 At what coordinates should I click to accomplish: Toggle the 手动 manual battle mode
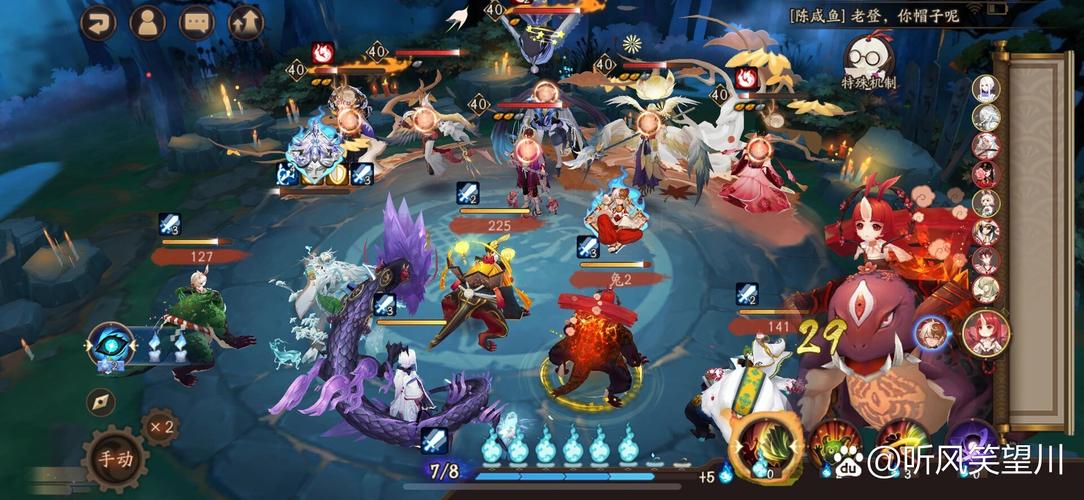113,458
